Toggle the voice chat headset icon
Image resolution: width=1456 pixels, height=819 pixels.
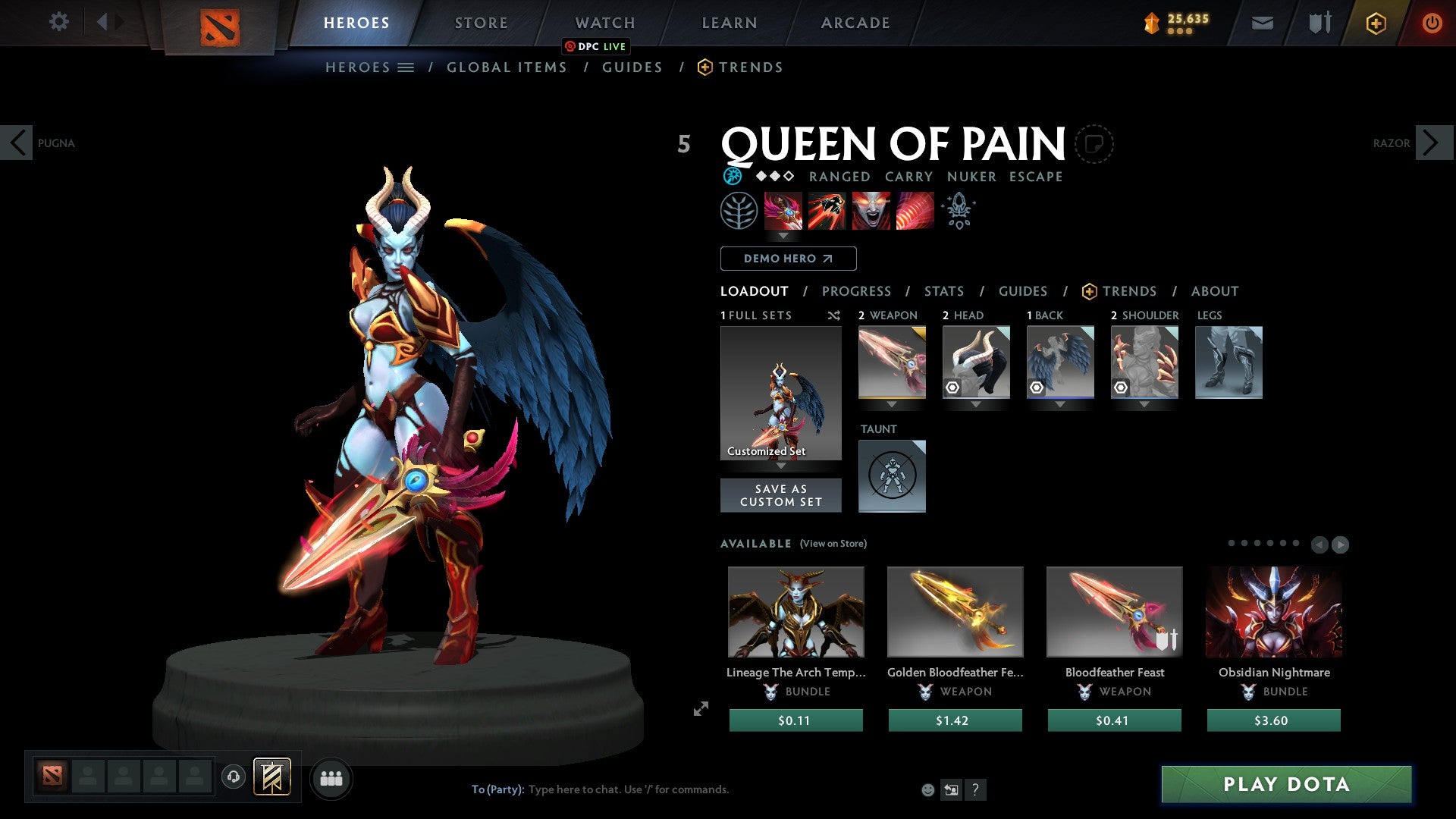coord(233,777)
